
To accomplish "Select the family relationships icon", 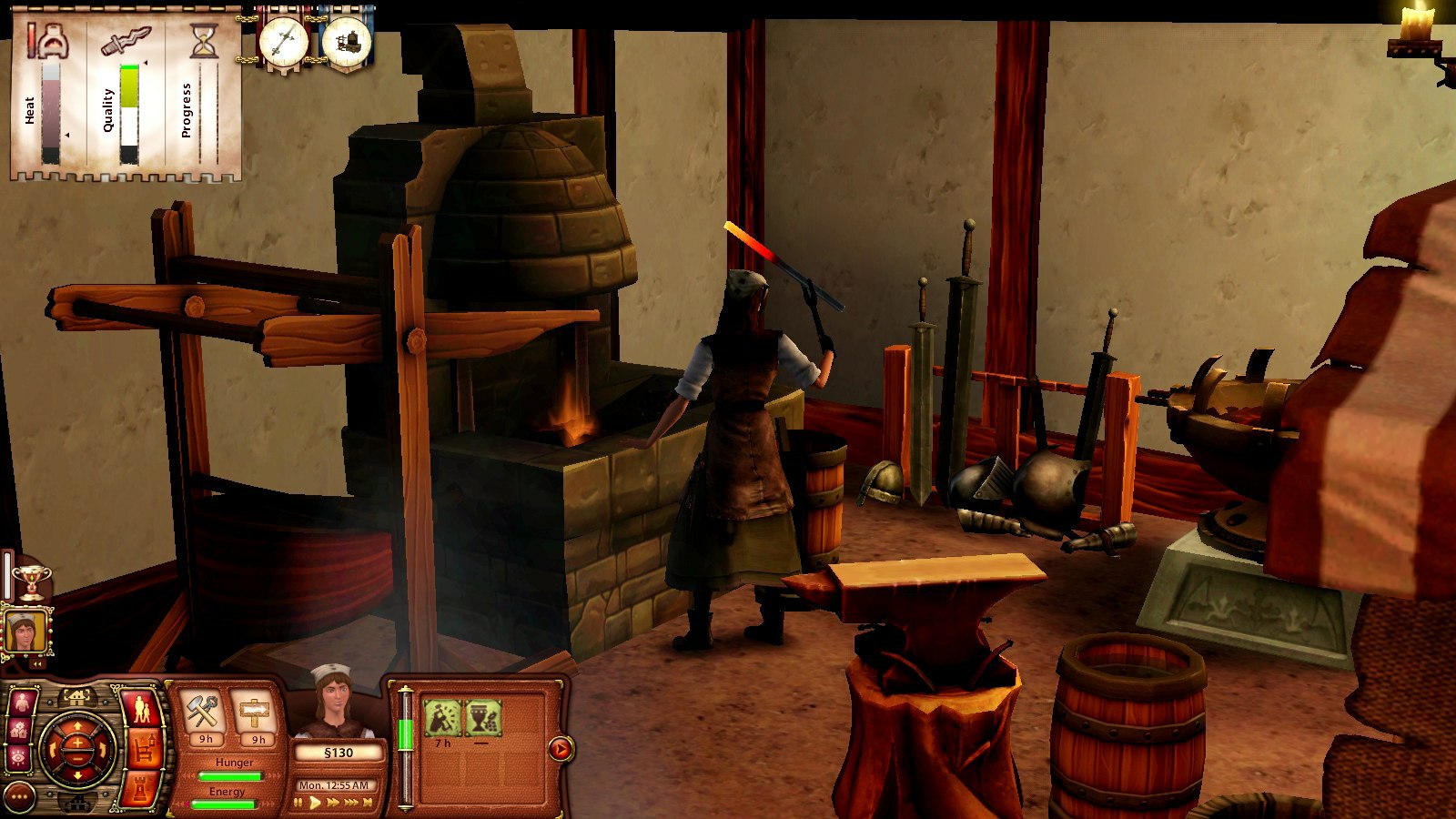I will [x=140, y=707].
